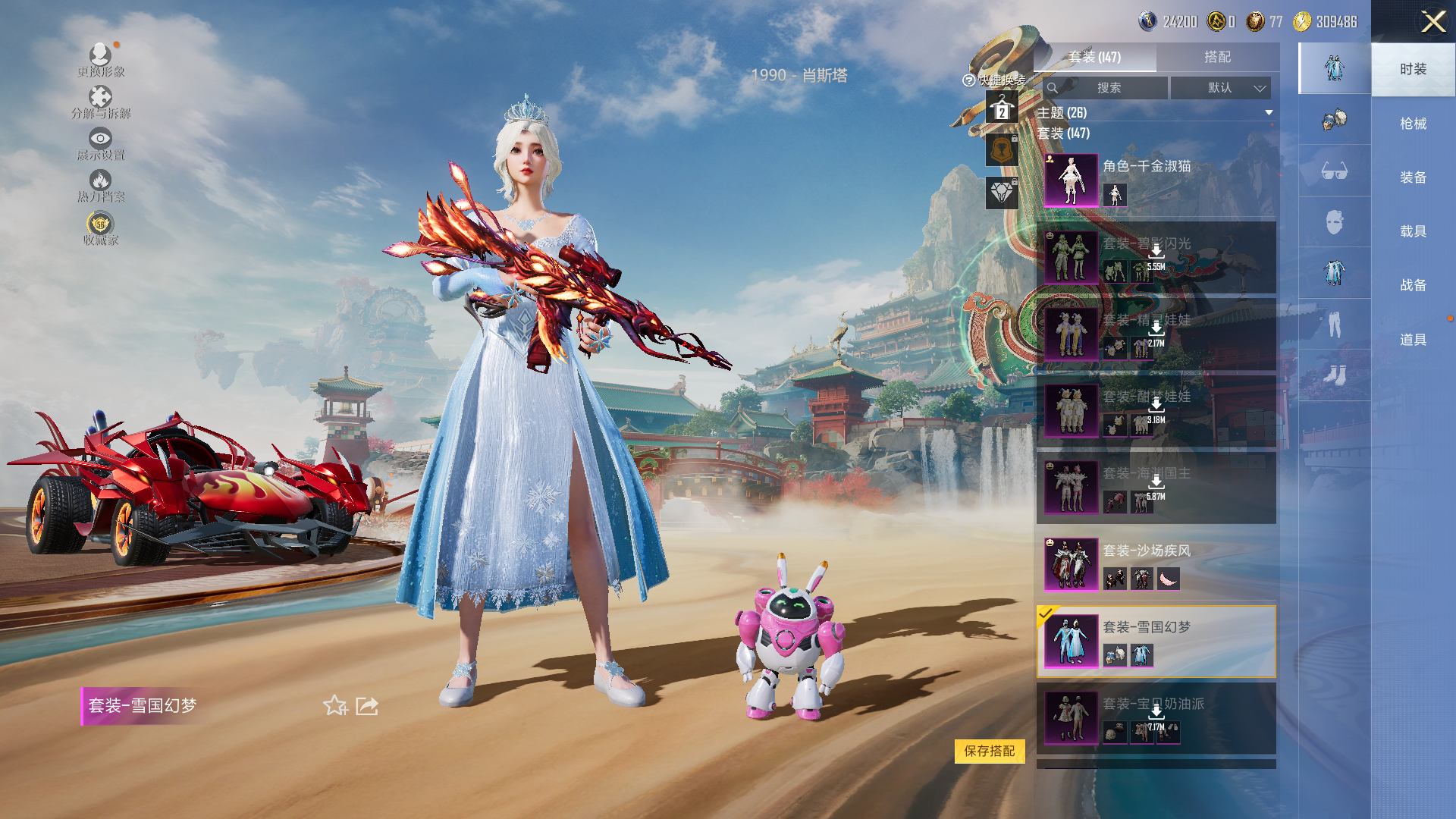Select the glasses category icon
The height and width of the screenshot is (819, 1456).
click(1334, 171)
